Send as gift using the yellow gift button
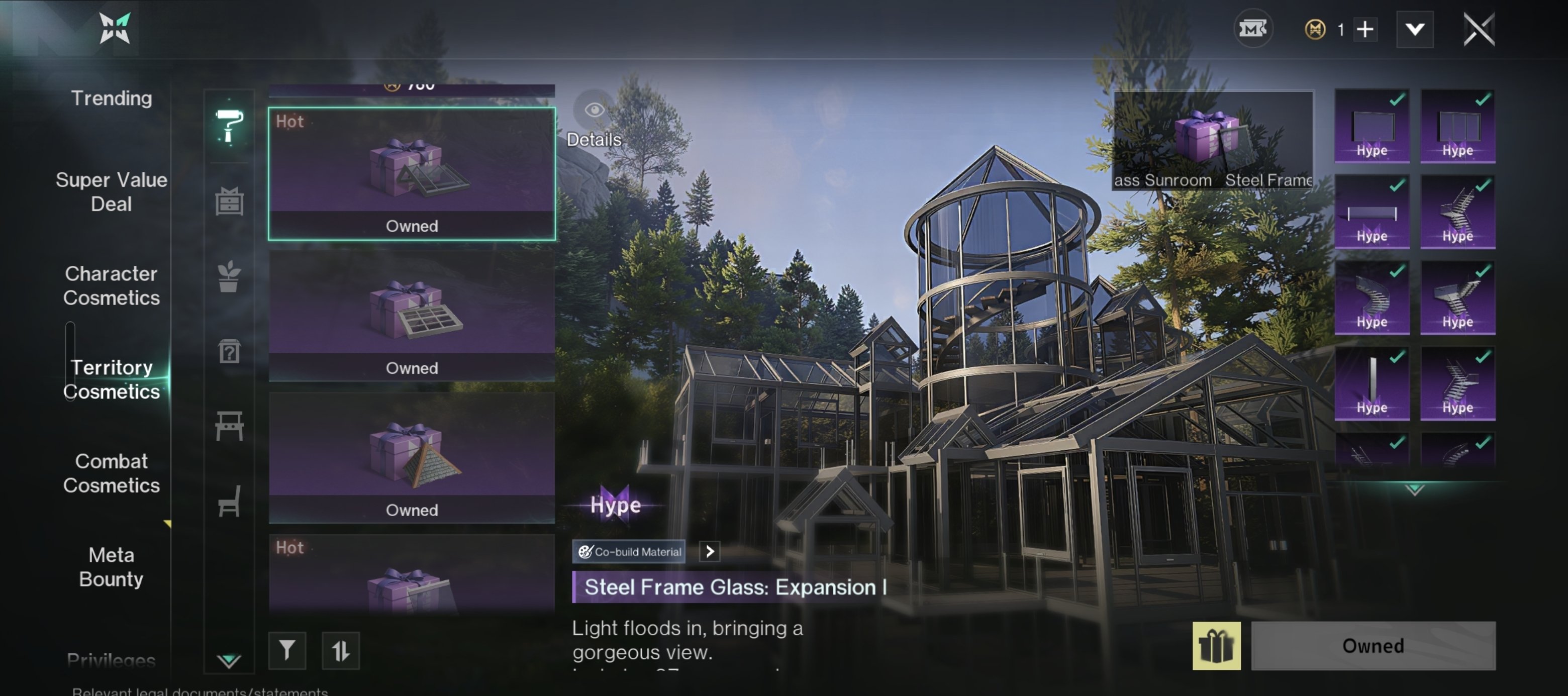 click(1216, 646)
